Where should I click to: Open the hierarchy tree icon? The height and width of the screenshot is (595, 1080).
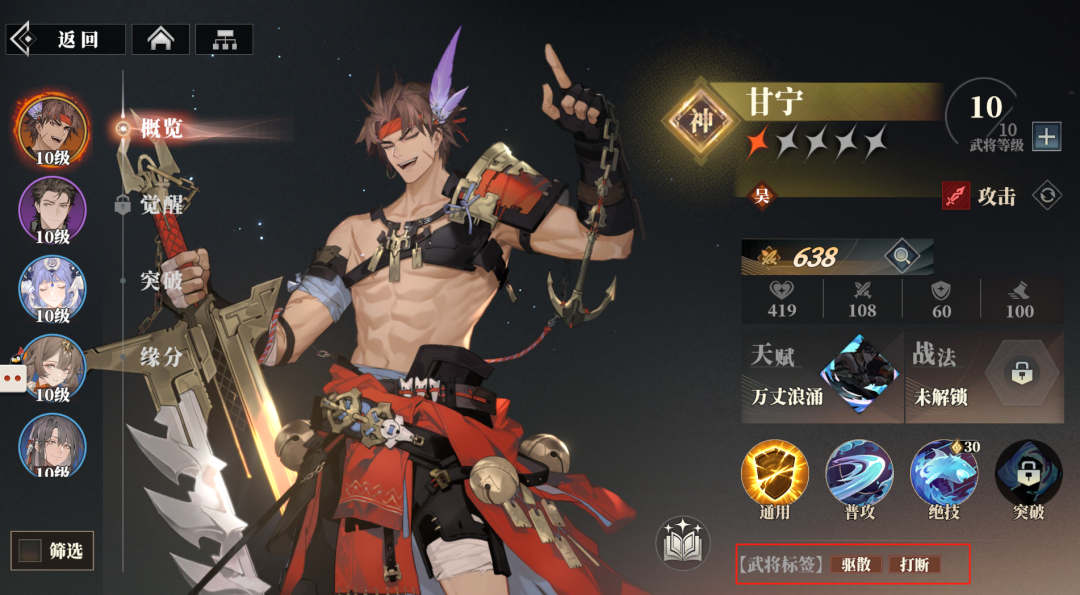pyautogui.click(x=224, y=39)
